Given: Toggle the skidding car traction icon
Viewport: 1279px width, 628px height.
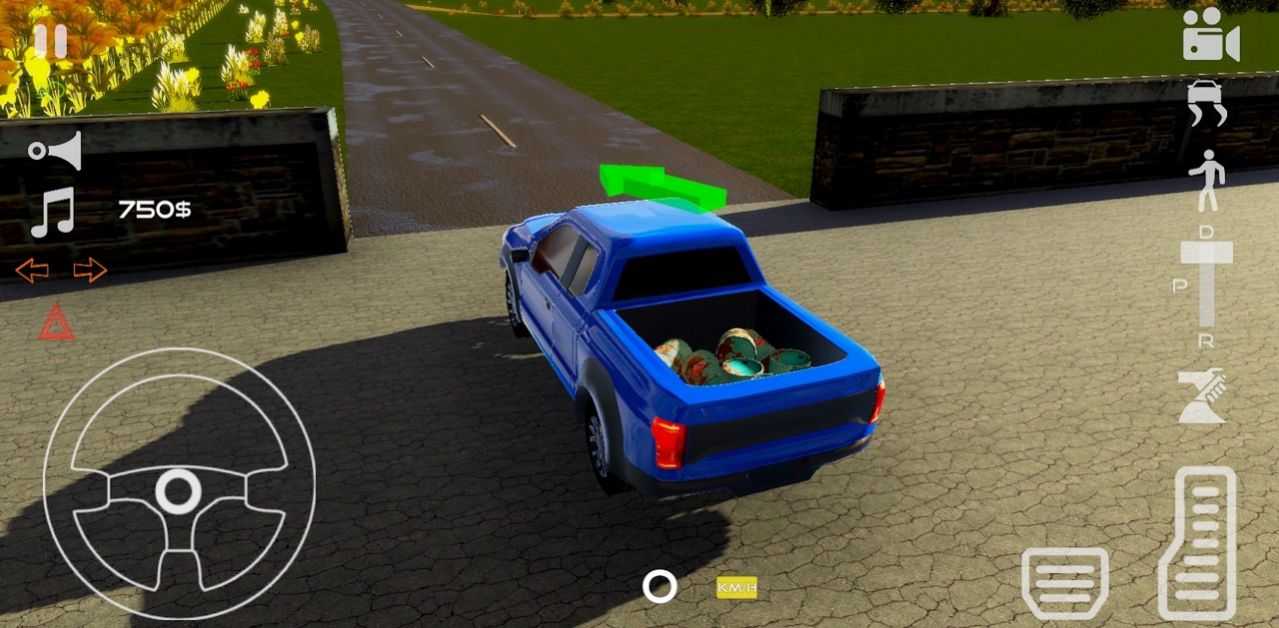Looking at the screenshot, I should coord(1206,103).
